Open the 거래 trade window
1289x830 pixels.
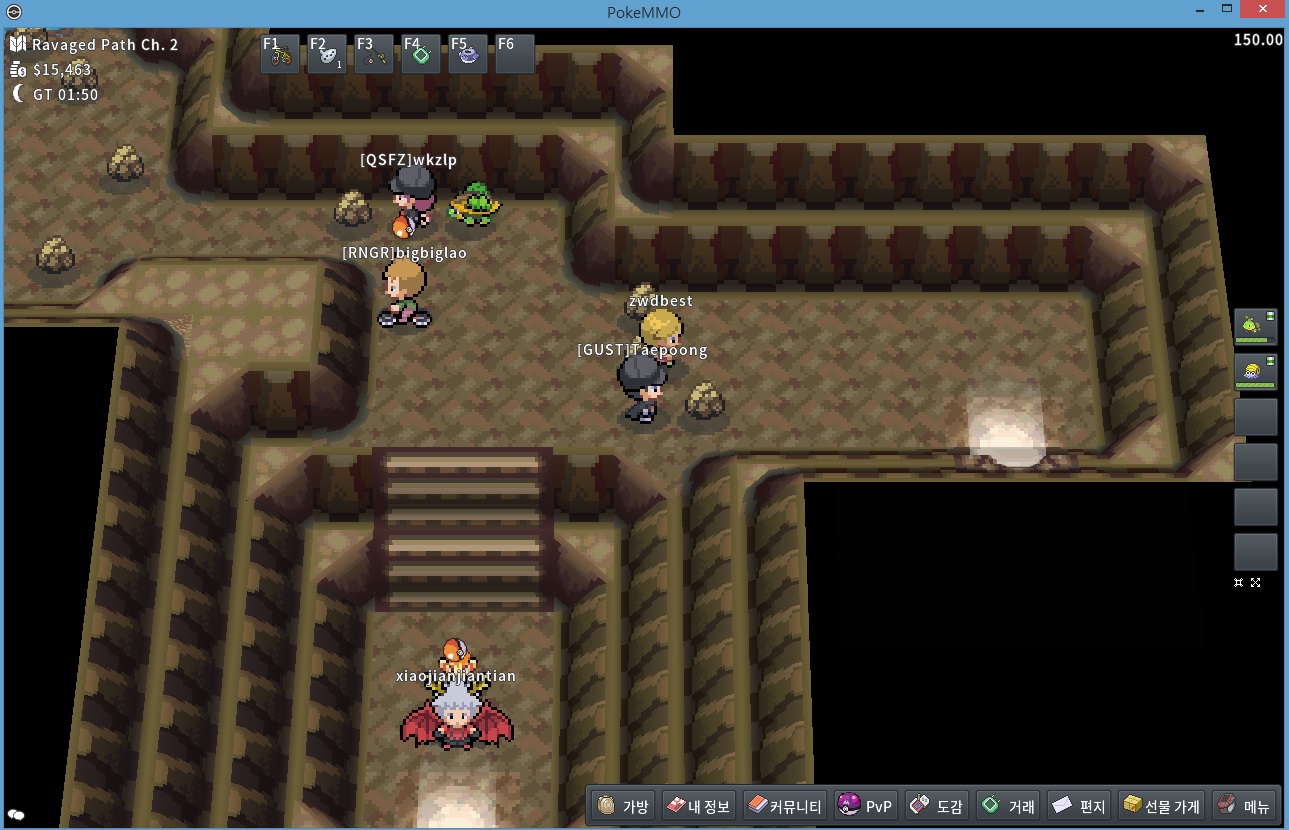1008,806
